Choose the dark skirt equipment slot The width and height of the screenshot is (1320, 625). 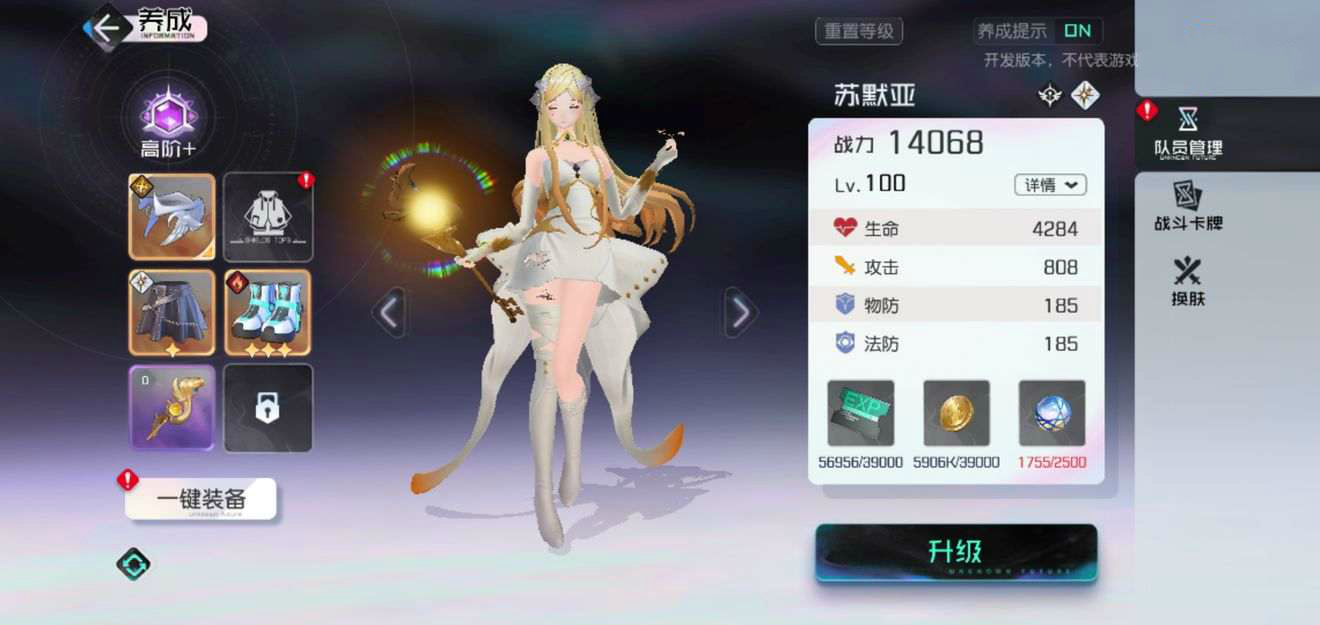point(172,312)
